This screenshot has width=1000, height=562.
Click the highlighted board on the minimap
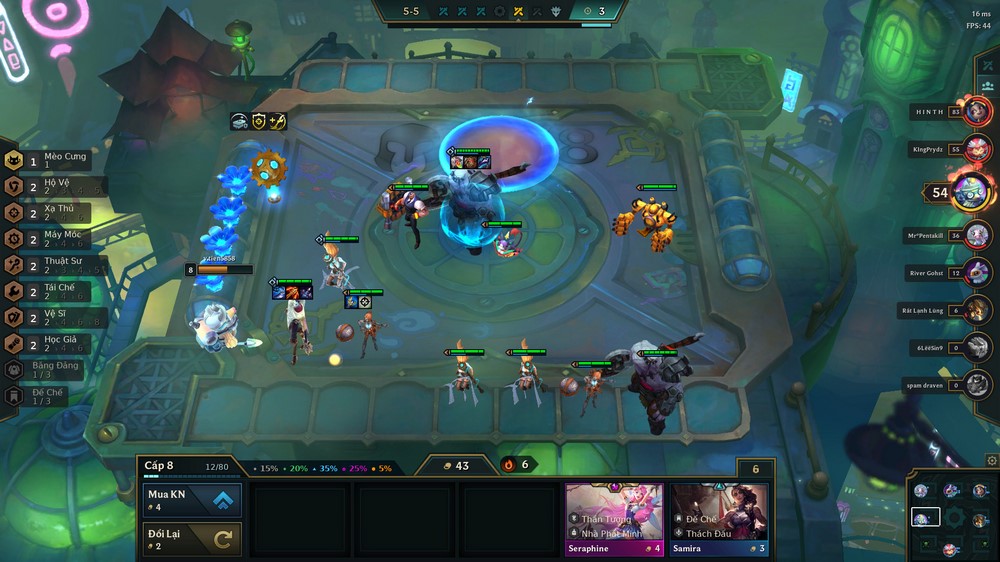[925, 517]
